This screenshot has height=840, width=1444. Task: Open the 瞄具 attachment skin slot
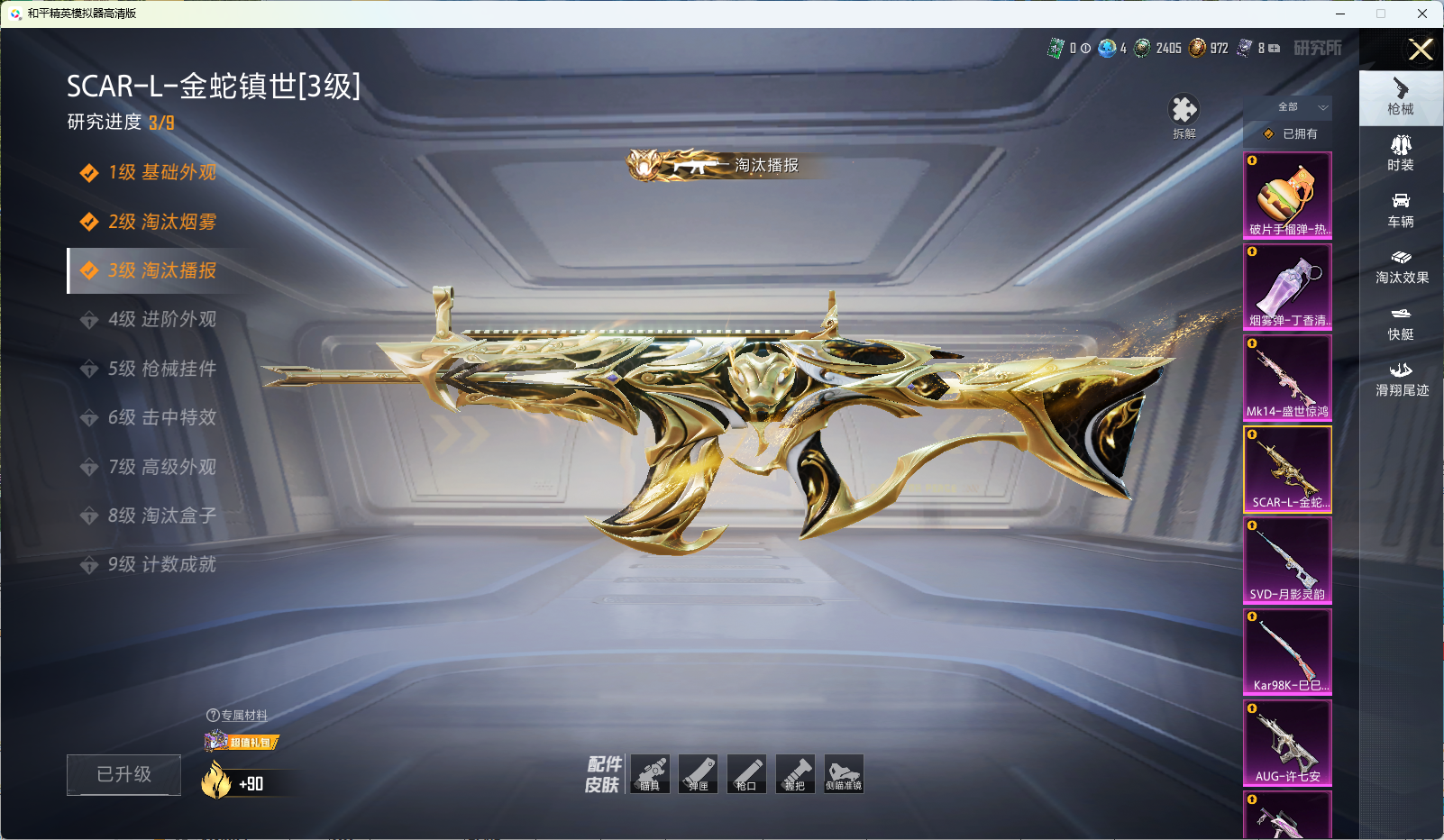pyautogui.click(x=650, y=774)
